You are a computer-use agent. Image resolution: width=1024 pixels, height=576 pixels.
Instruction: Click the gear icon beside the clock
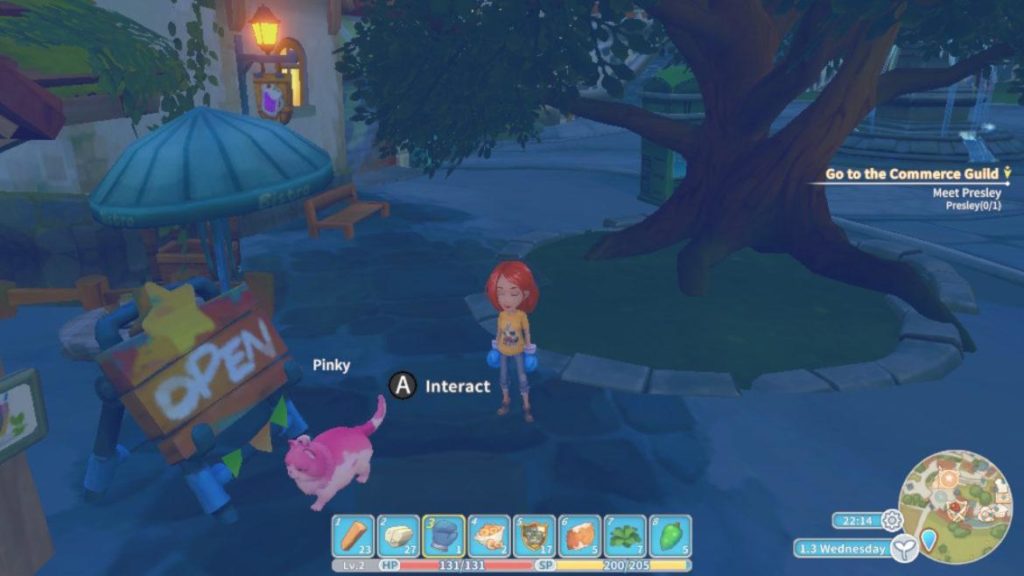point(892,520)
